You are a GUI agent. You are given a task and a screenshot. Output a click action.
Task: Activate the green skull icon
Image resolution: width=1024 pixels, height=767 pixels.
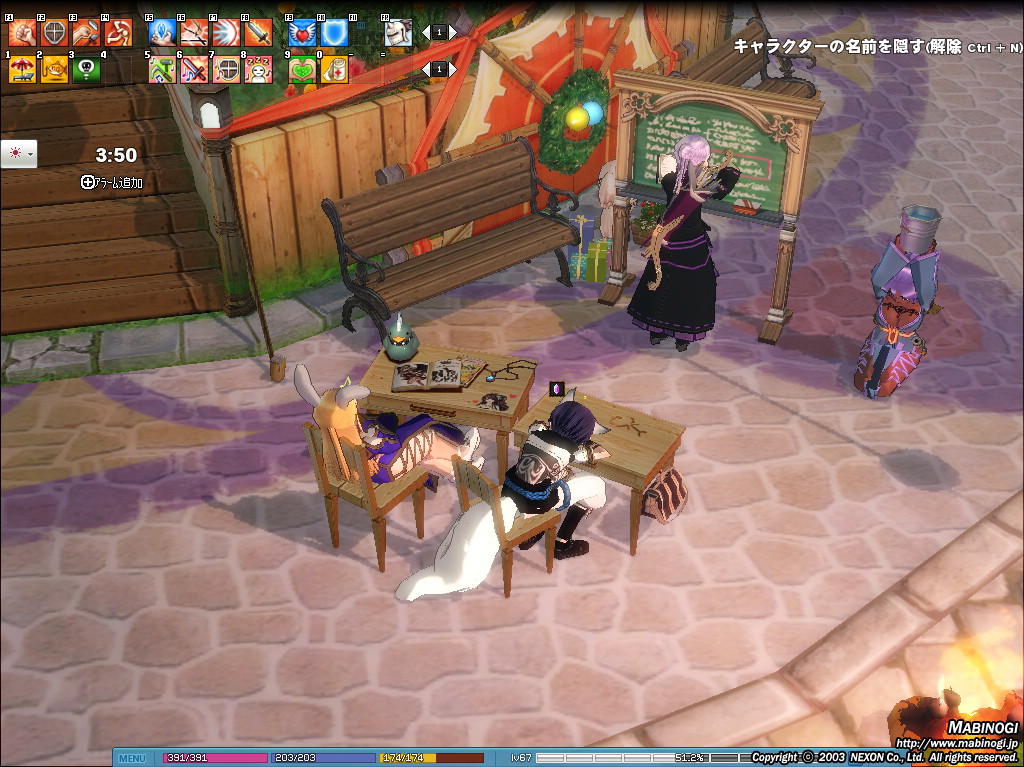[86, 69]
